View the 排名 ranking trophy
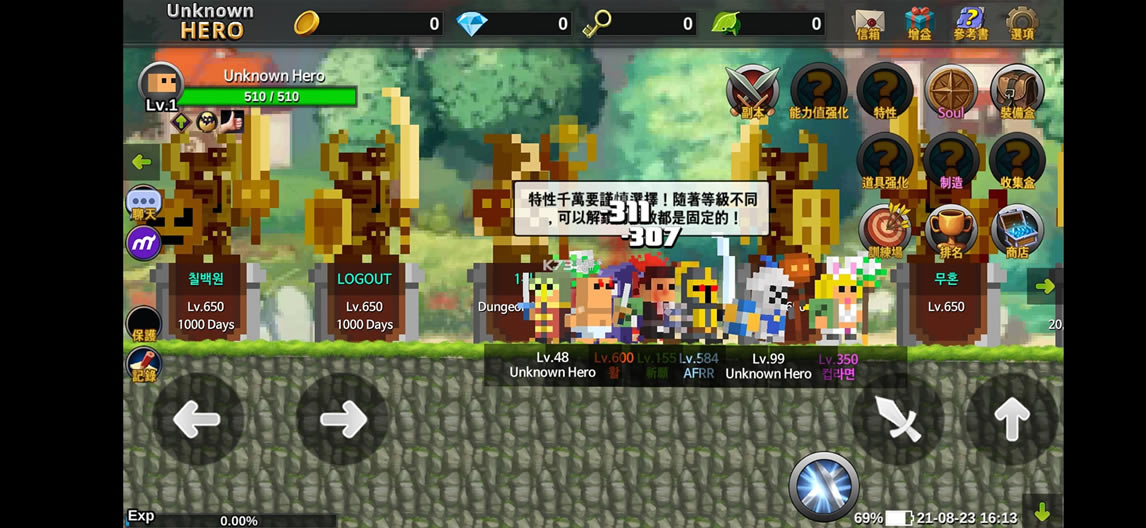This screenshot has height=528, width=1146. click(951, 231)
